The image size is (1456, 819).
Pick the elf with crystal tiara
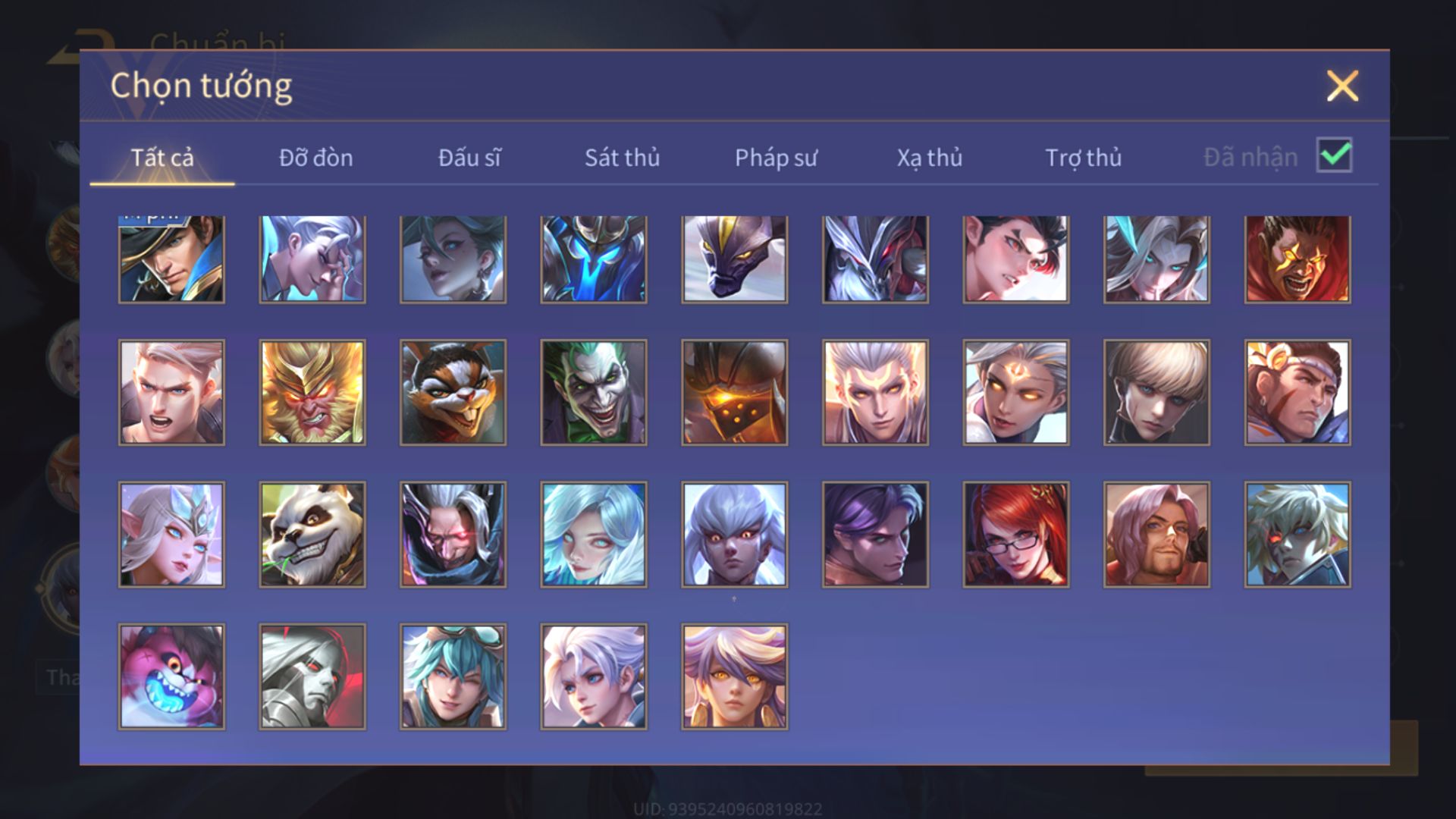tap(171, 535)
